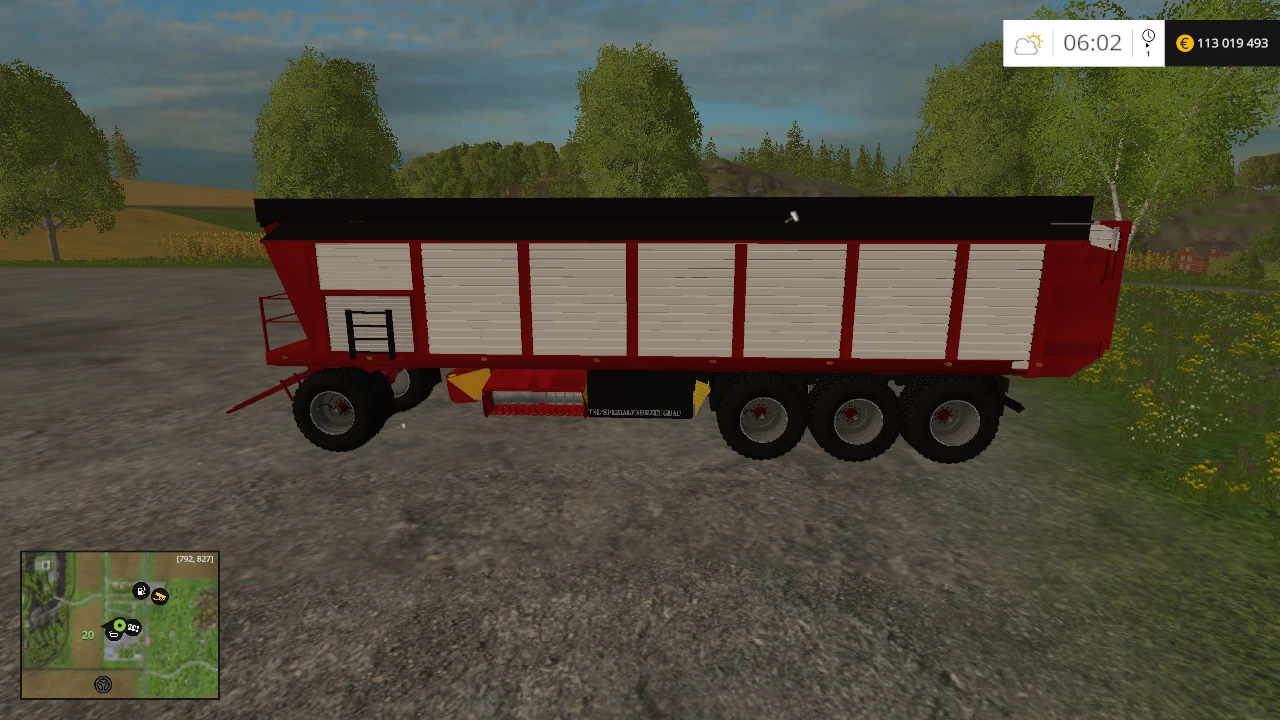The height and width of the screenshot is (720, 1280).
Task: Click the farm building icon at minimap top-left
Action: [x=43, y=564]
